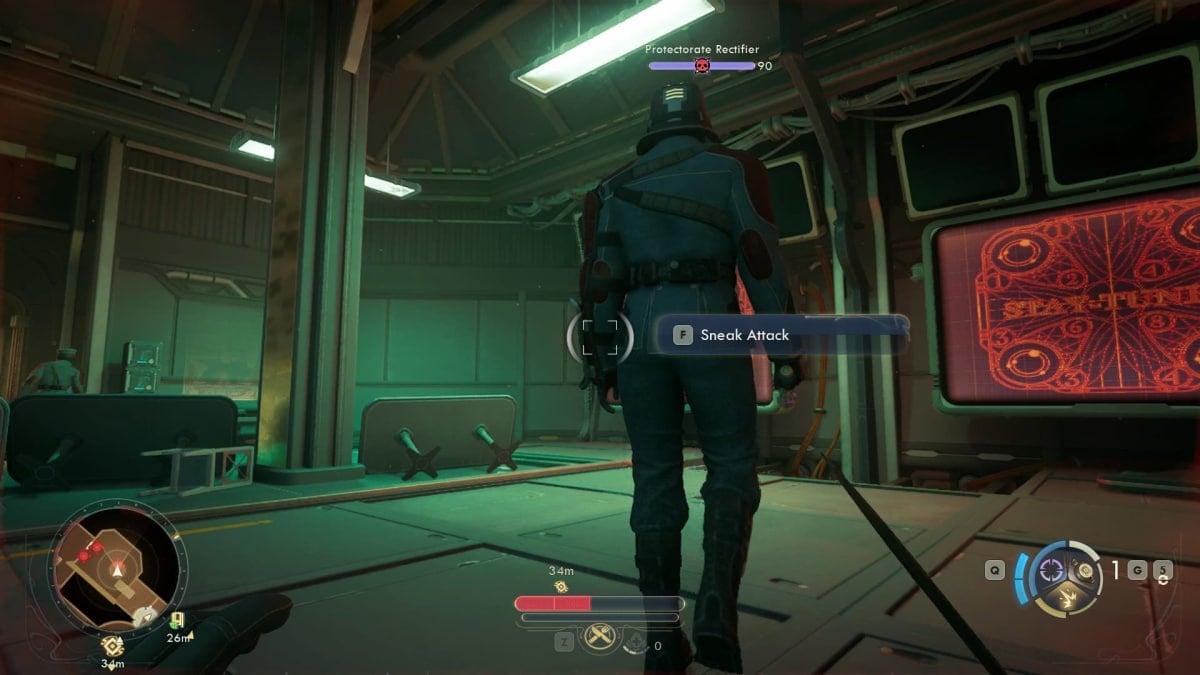Image resolution: width=1200 pixels, height=675 pixels.
Task: Click the green-and-yellow waypoint marker showing 26m
Action: [177, 621]
